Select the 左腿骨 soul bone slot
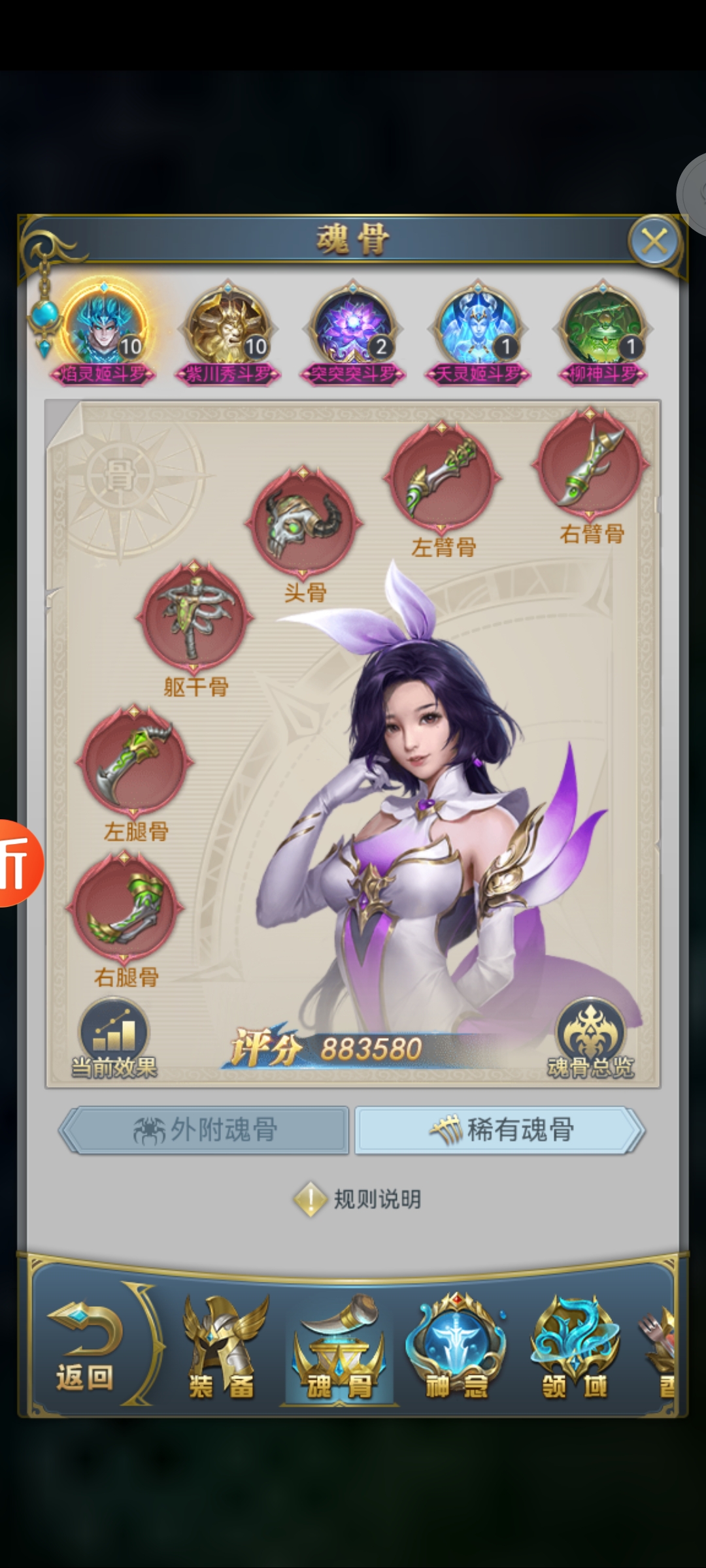The width and height of the screenshot is (706, 1568). point(135,762)
